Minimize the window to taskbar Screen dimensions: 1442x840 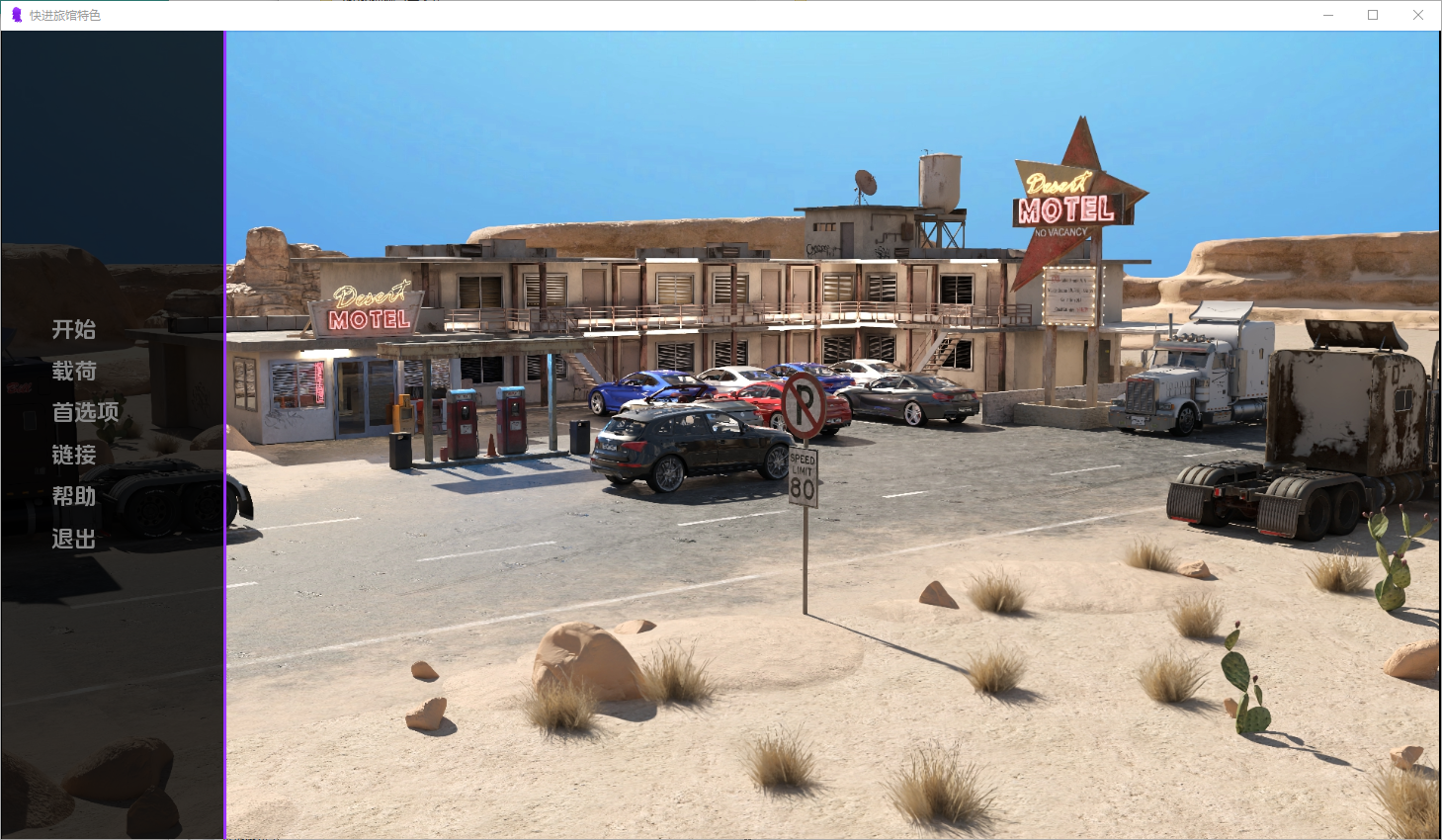click(x=1328, y=15)
